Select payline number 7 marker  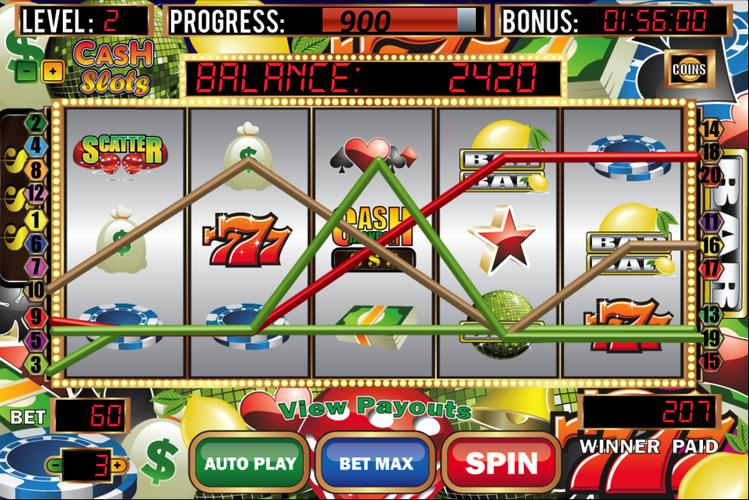click(x=37, y=267)
